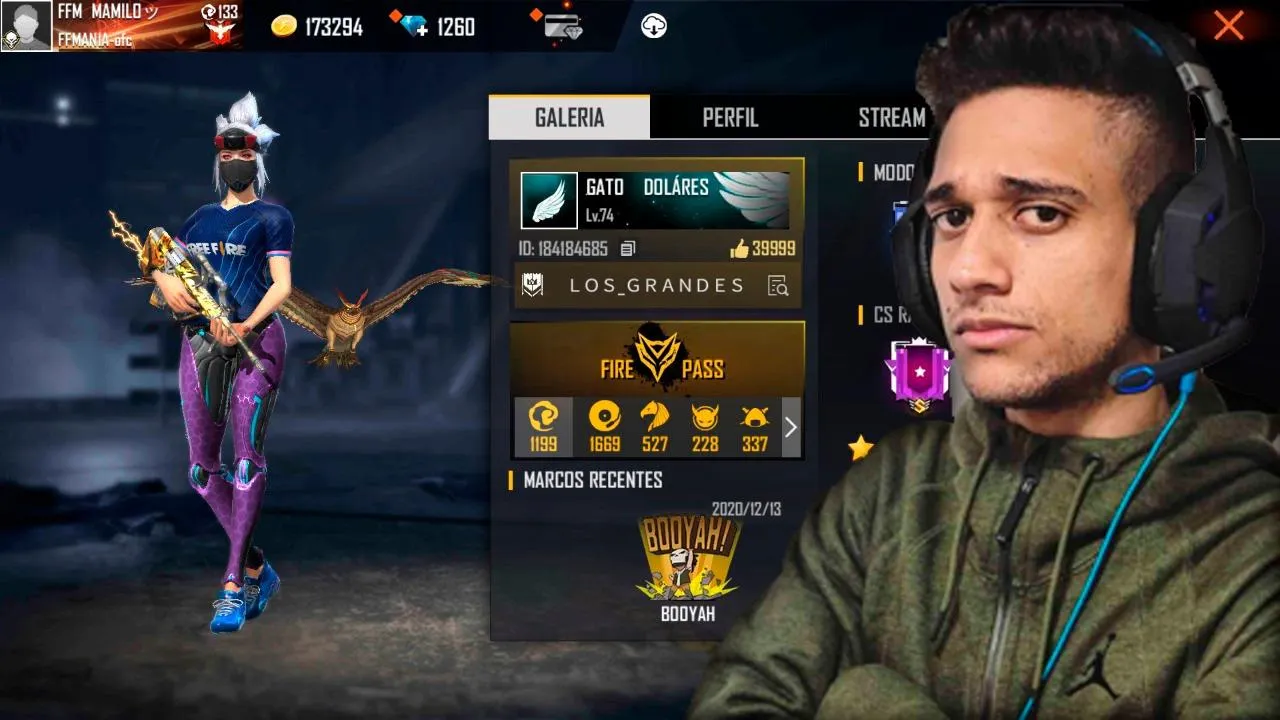The width and height of the screenshot is (1280, 720).
Task: Open the cloud download icon in top bar
Action: [655, 25]
